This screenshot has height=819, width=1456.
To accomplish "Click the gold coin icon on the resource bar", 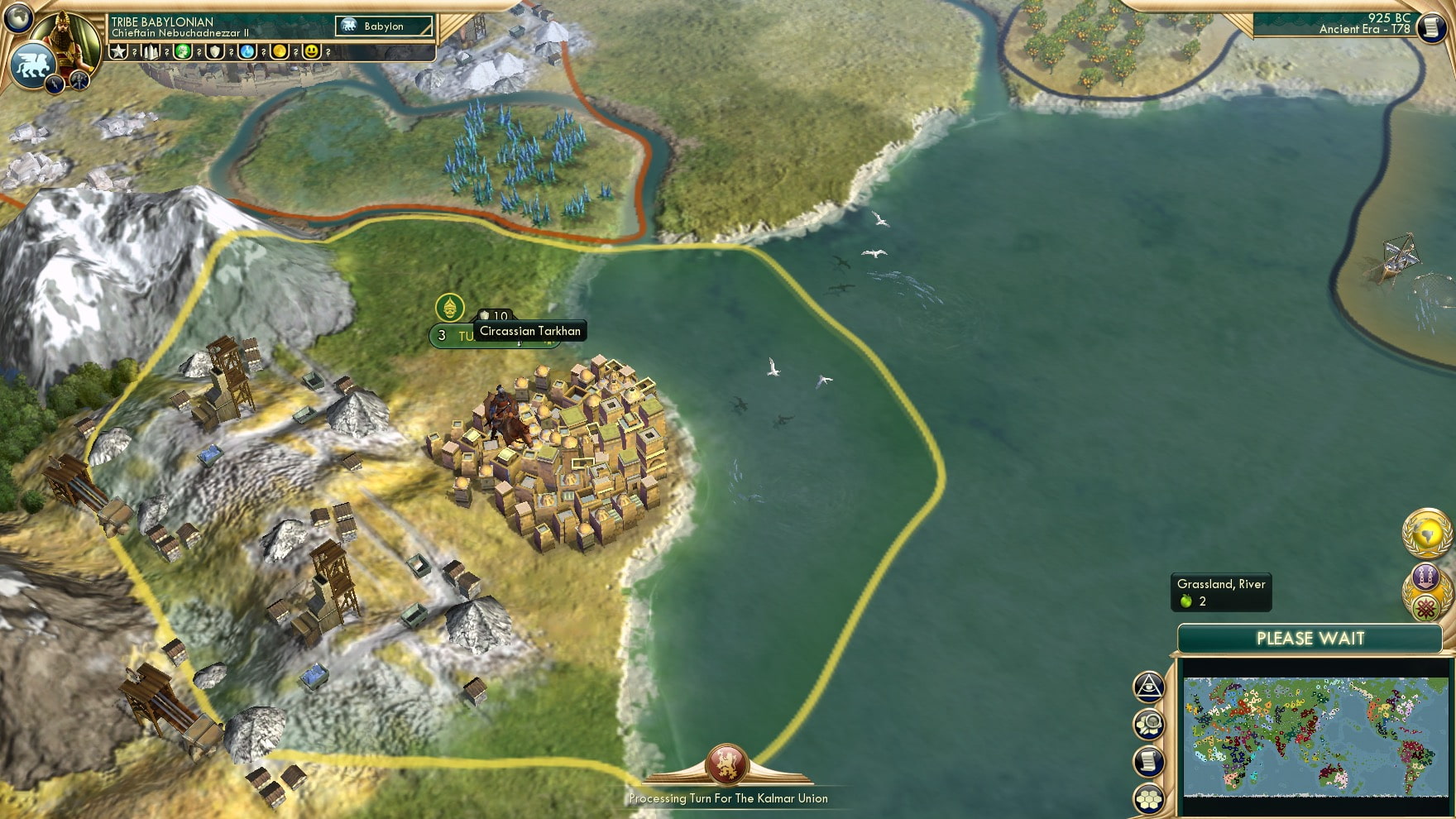I will pyautogui.click(x=279, y=52).
